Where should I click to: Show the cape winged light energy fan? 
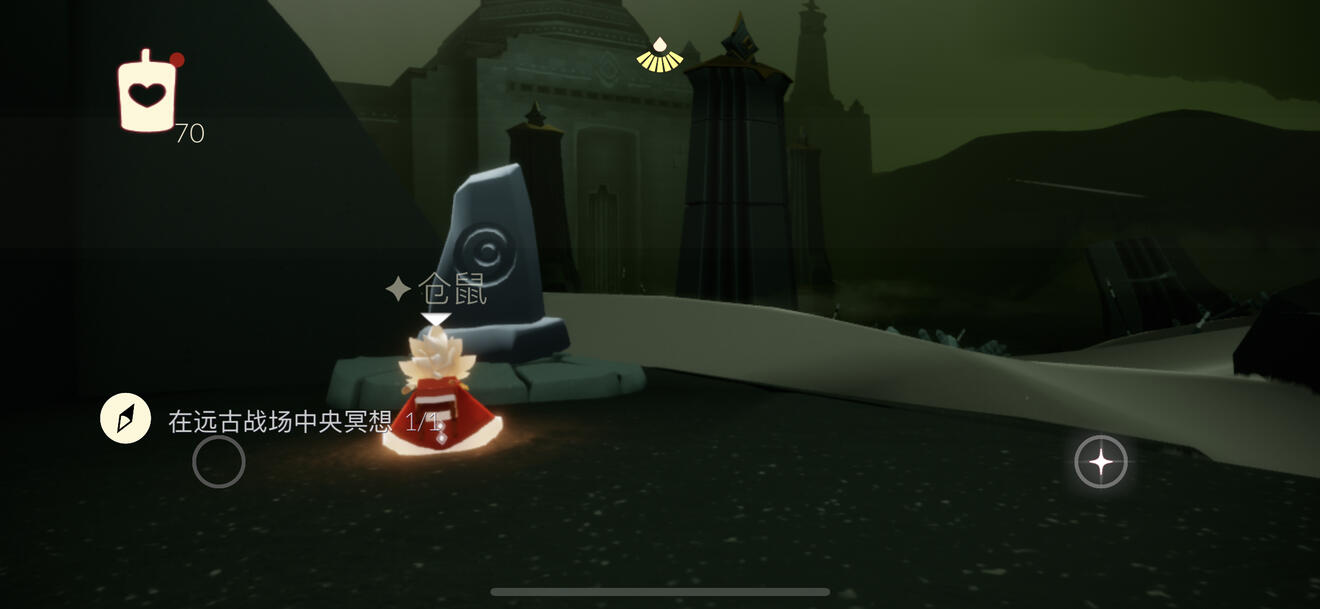coord(659,56)
